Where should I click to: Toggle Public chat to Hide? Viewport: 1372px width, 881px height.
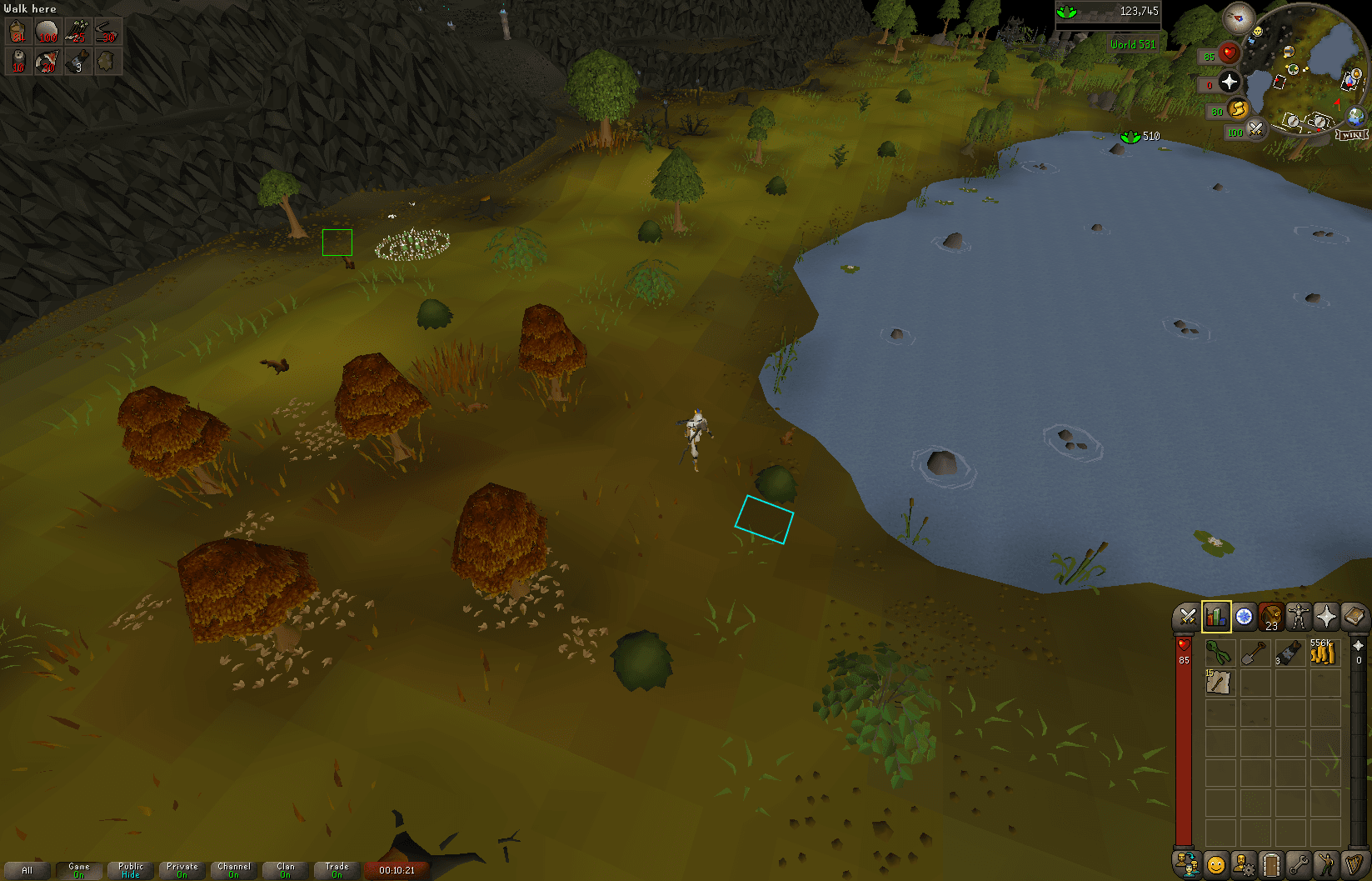tap(131, 869)
